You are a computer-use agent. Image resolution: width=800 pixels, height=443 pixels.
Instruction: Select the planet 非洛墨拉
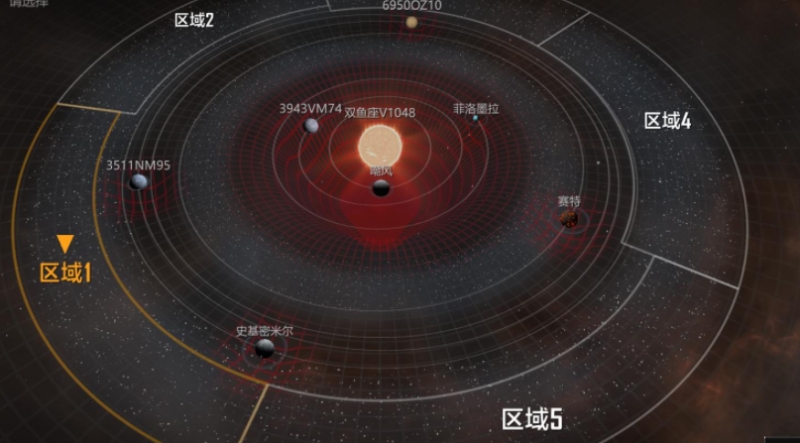[475, 118]
